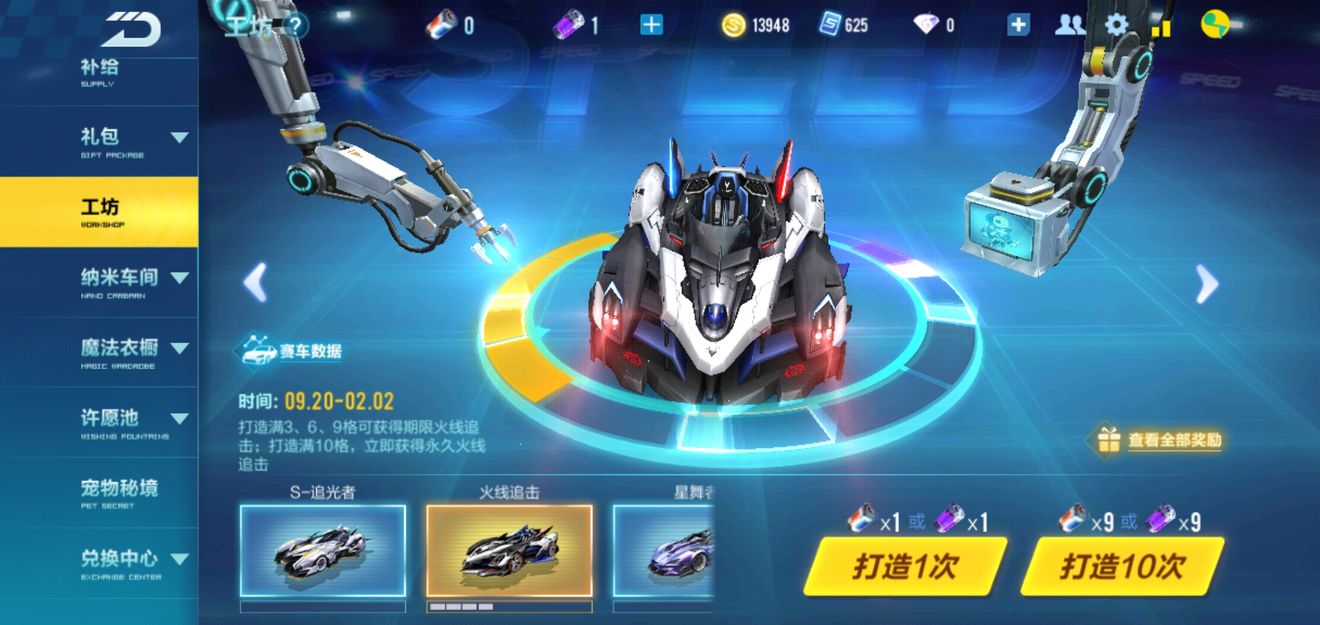Open the gear settings icon
The height and width of the screenshot is (625, 1320).
click(x=1116, y=25)
